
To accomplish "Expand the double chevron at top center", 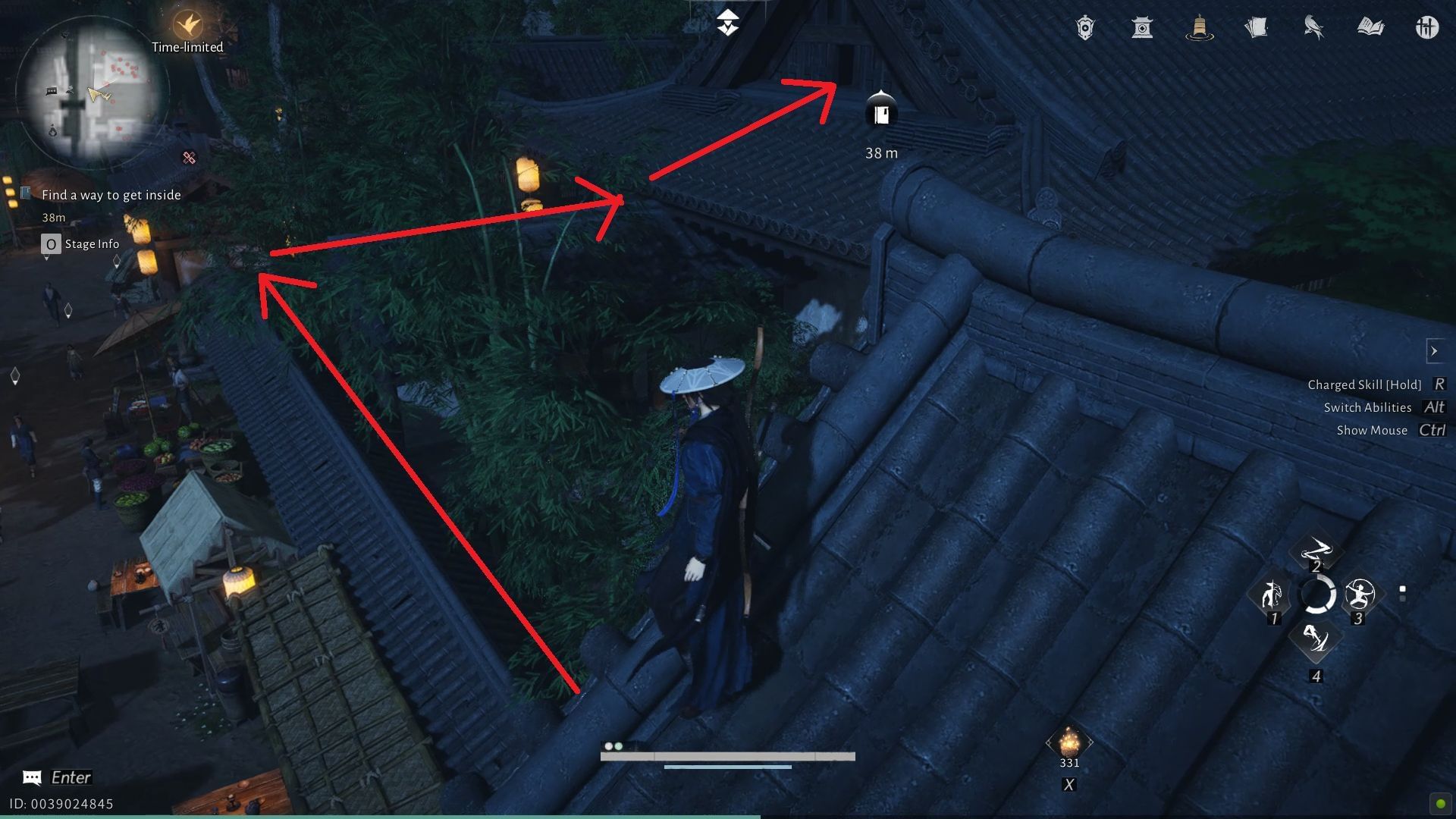I will pyautogui.click(x=727, y=21).
